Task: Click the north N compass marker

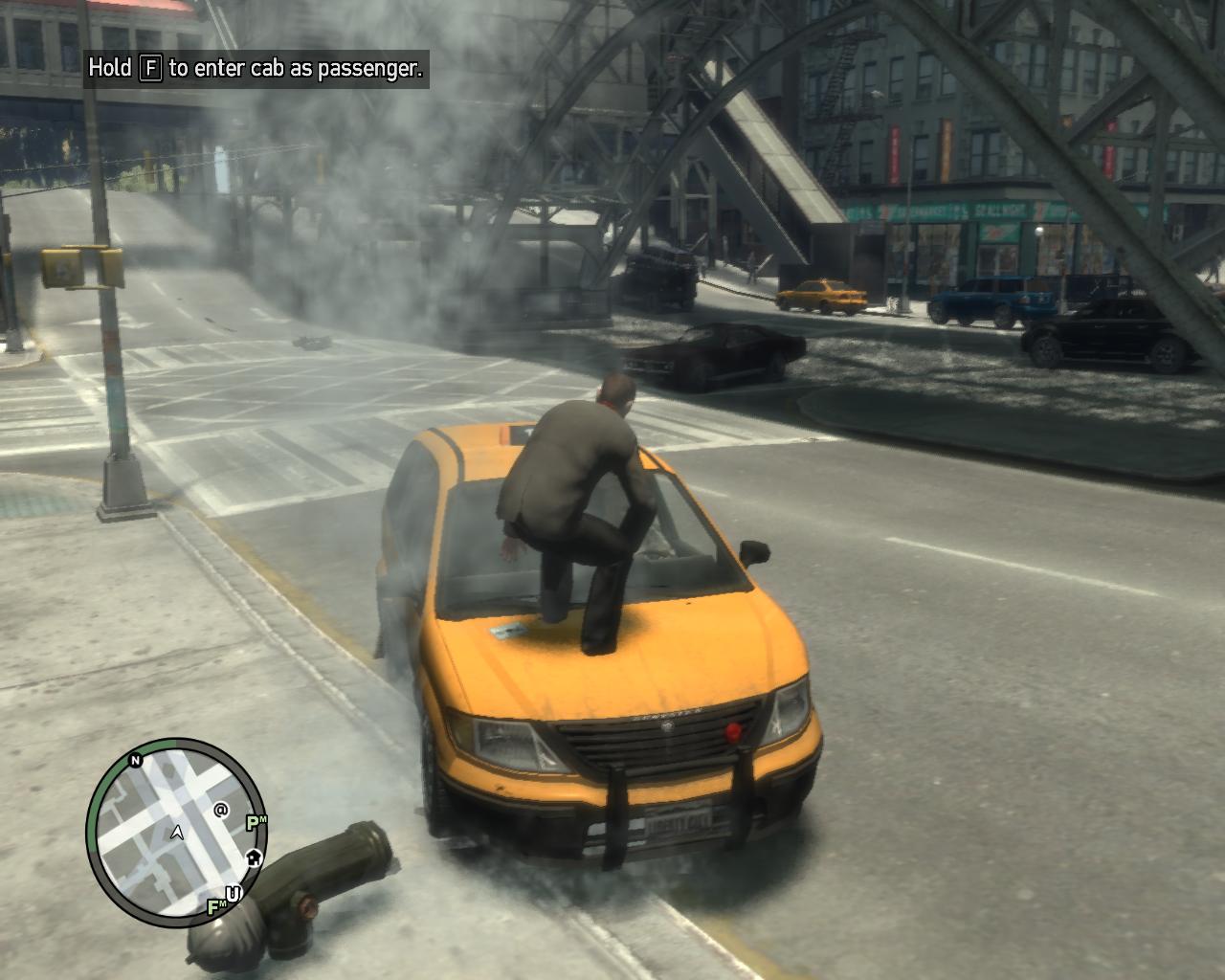Action: pos(136,761)
